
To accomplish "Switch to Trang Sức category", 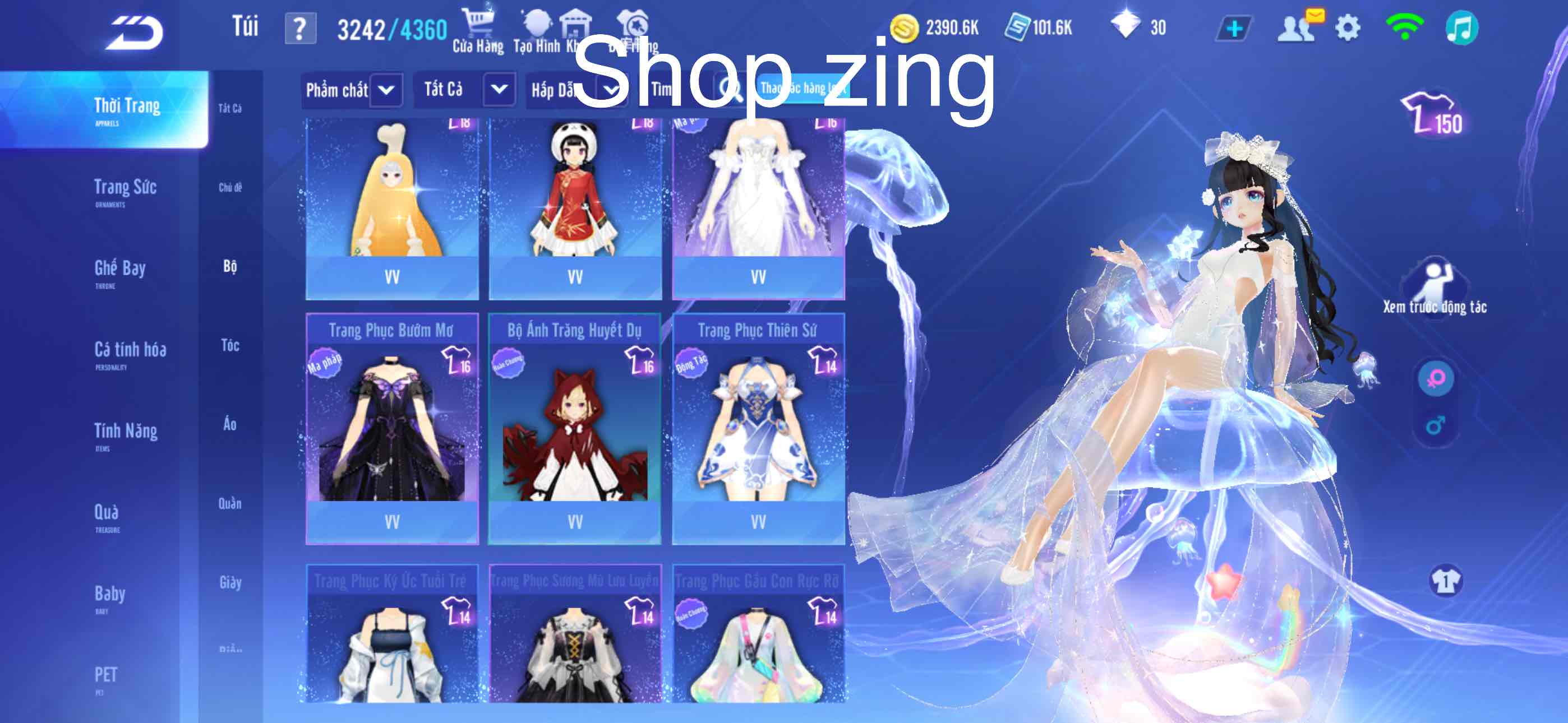I will click(x=125, y=190).
